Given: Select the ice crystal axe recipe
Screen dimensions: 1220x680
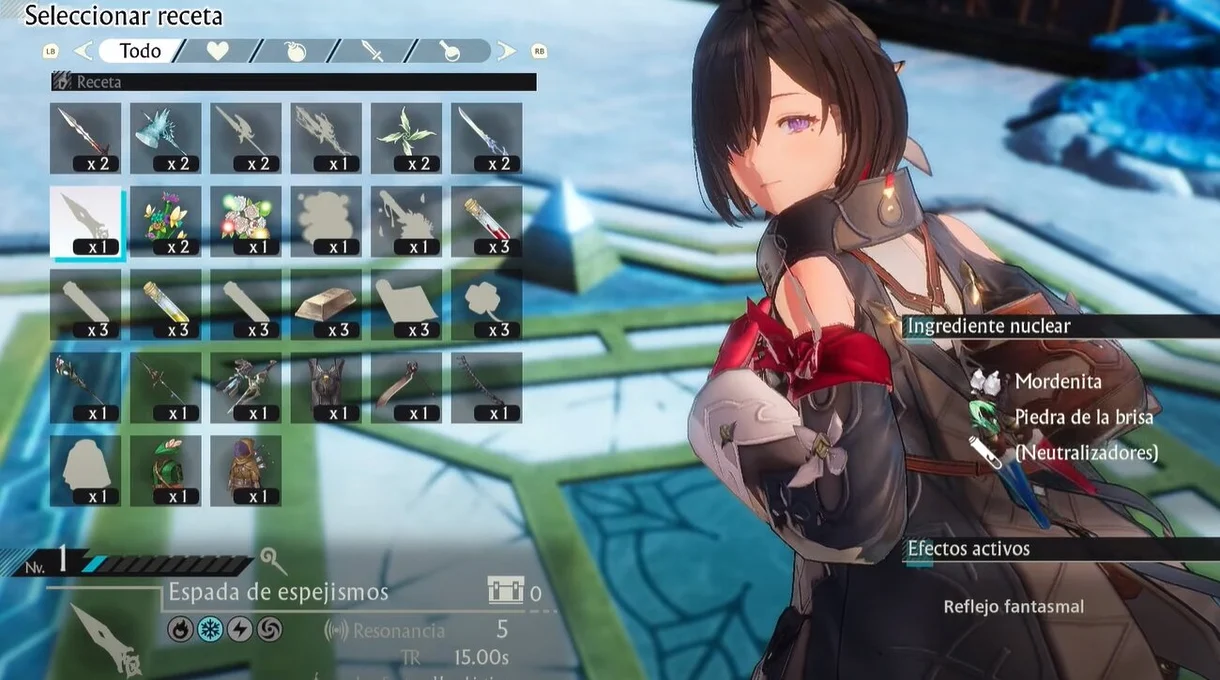Looking at the screenshot, I should click(166, 138).
